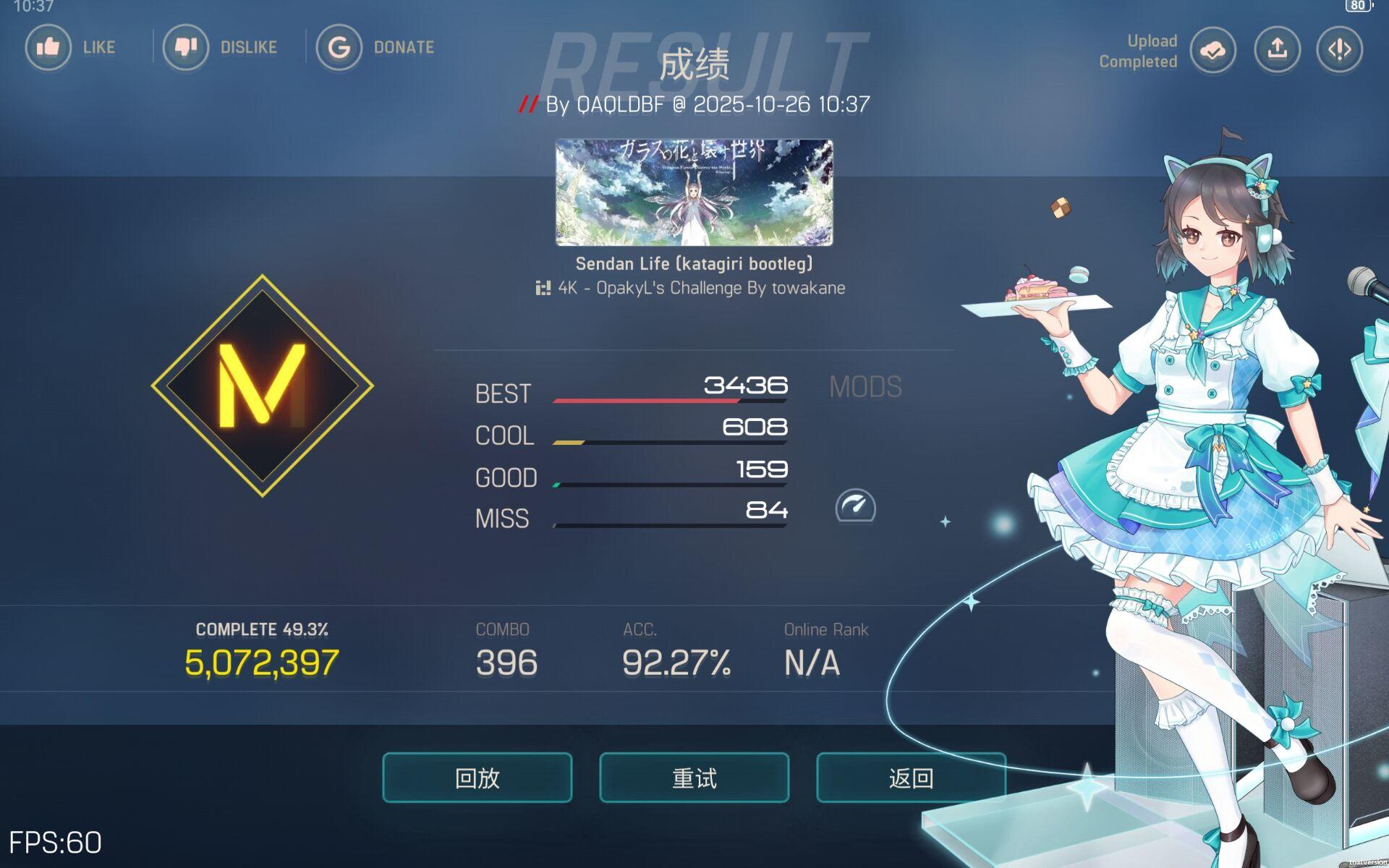Image resolution: width=1389 pixels, height=868 pixels.
Task: Select the upload/share score icon
Action: click(x=1276, y=50)
